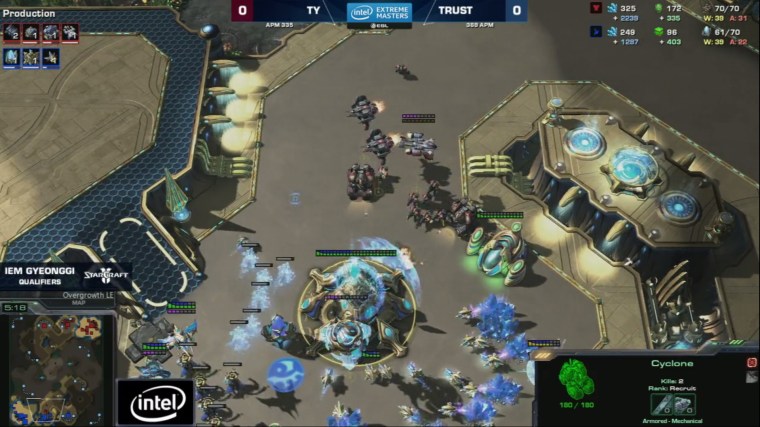The height and width of the screenshot is (427, 760).
Task: Select the first red production icon showing 2
Action: (11, 33)
